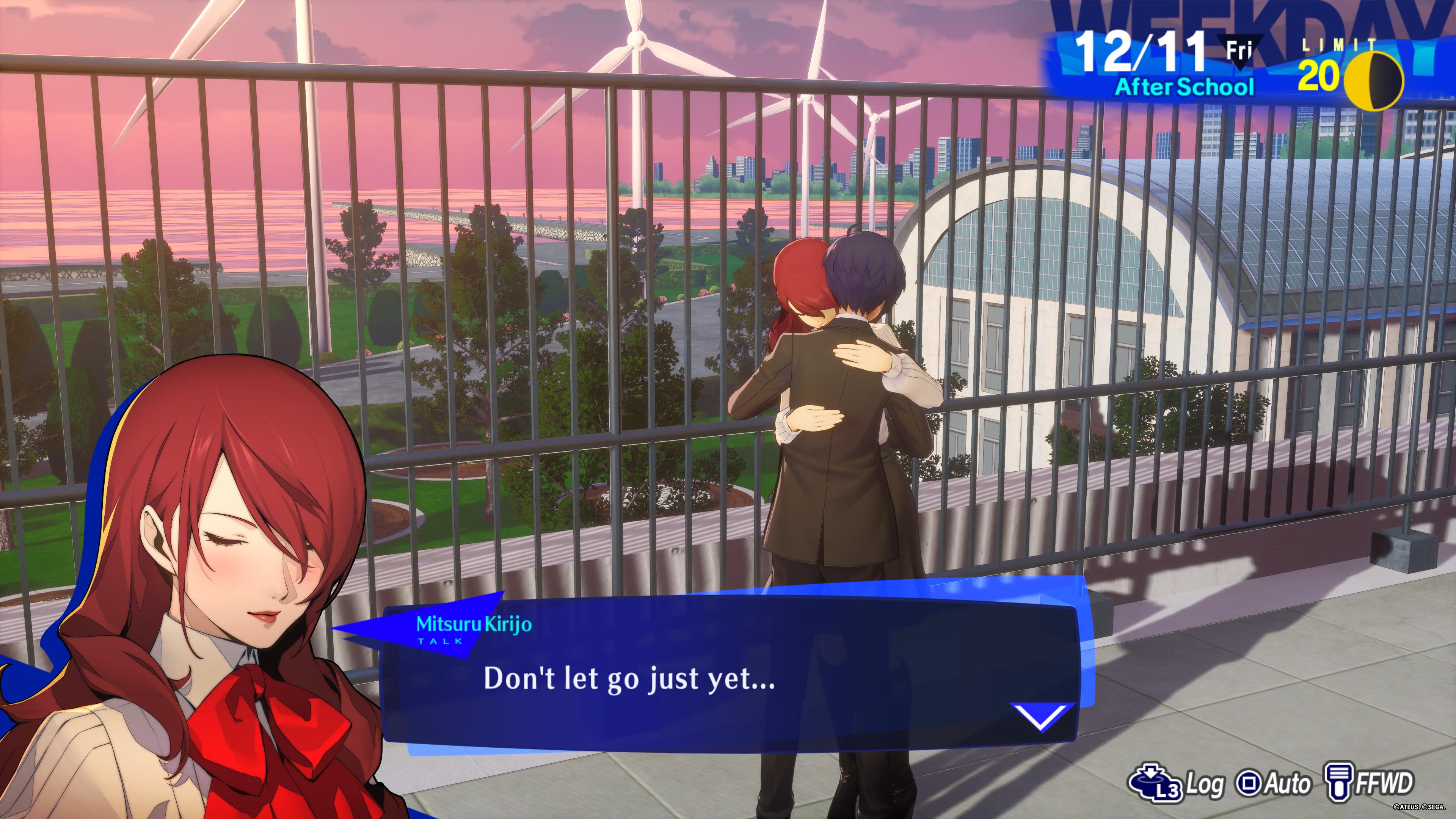The height and width of the screenshot is (819, 1456).
Task: Advance dialogue with the white down arrow
Action: pos(1040,717)
